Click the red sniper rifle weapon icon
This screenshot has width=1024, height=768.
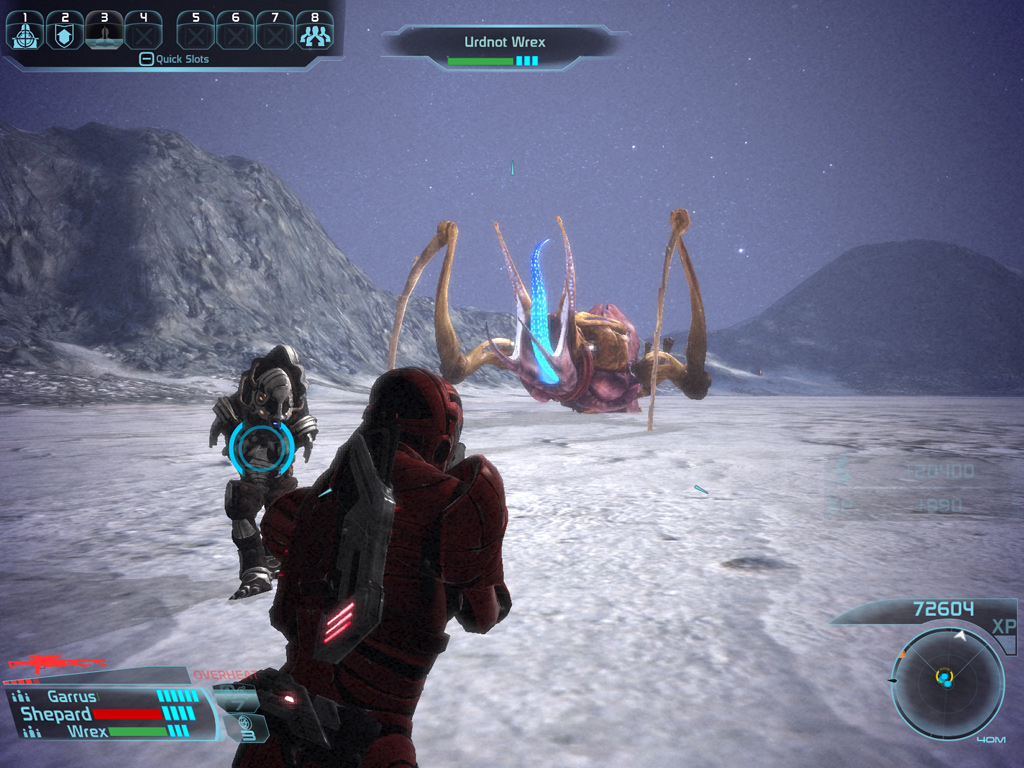(x=55, y=663)
